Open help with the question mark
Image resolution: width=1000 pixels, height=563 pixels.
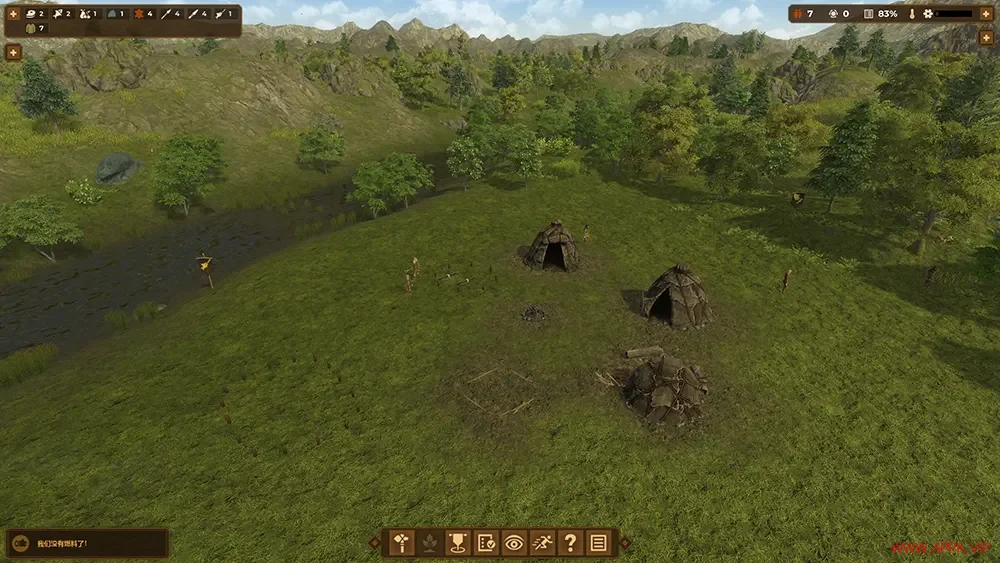click(x=570, y=543)
